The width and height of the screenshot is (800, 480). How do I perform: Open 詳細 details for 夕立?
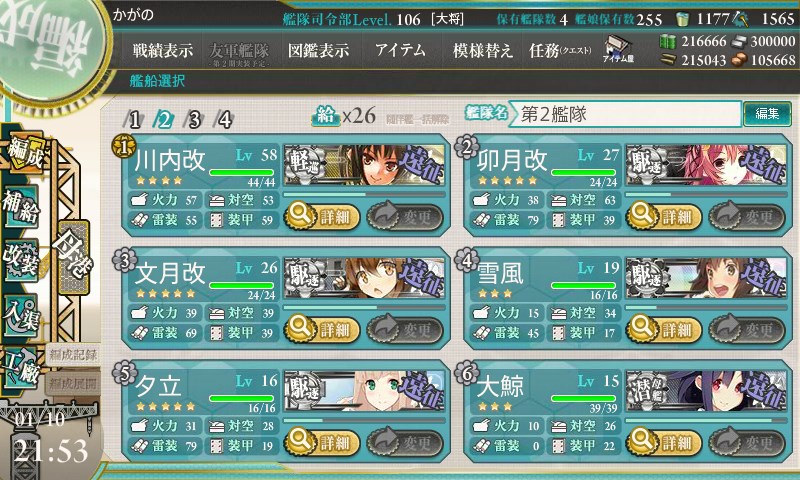[x=320, y=443]
